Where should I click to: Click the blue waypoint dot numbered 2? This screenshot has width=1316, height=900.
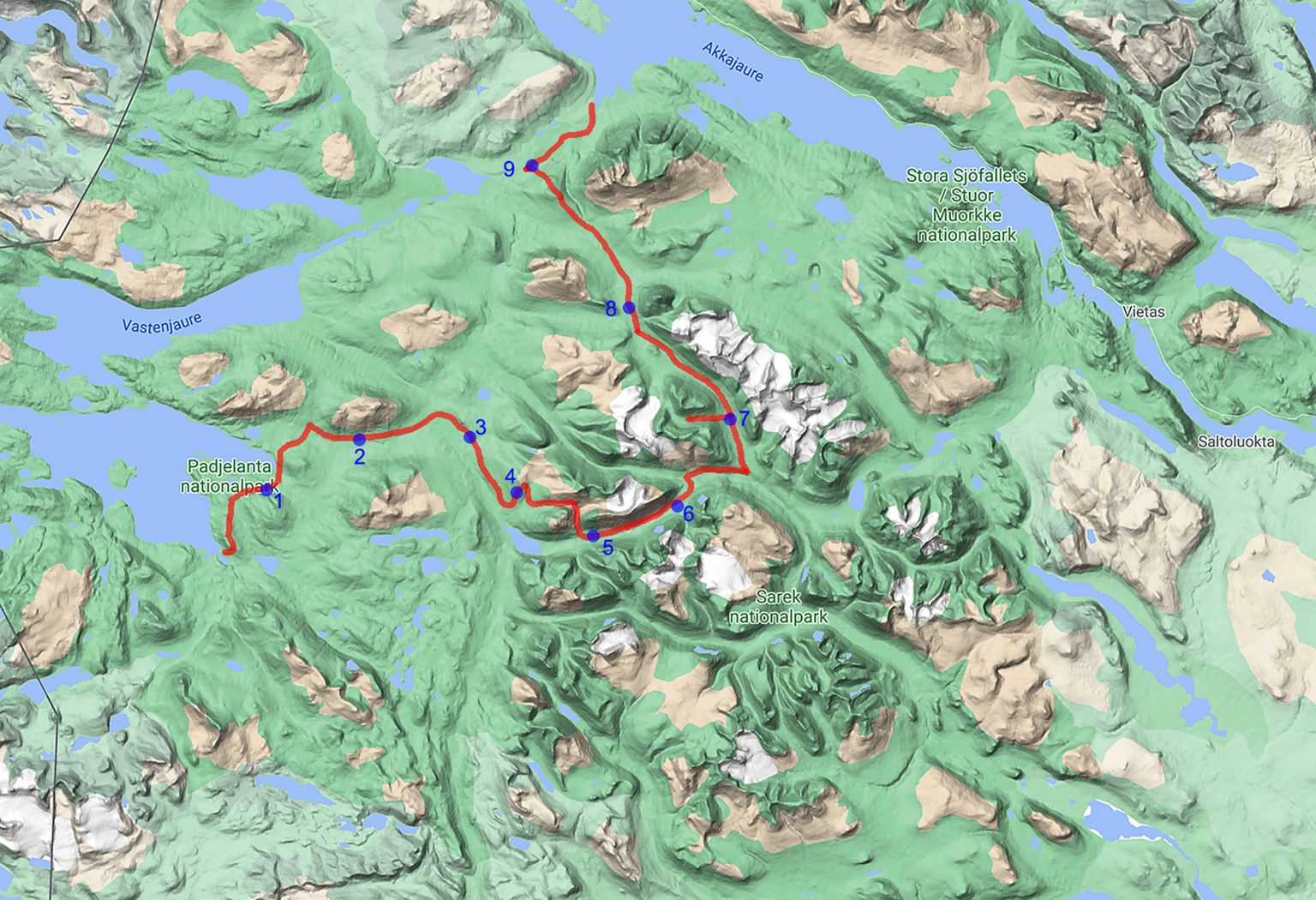(x=359, y=440)
